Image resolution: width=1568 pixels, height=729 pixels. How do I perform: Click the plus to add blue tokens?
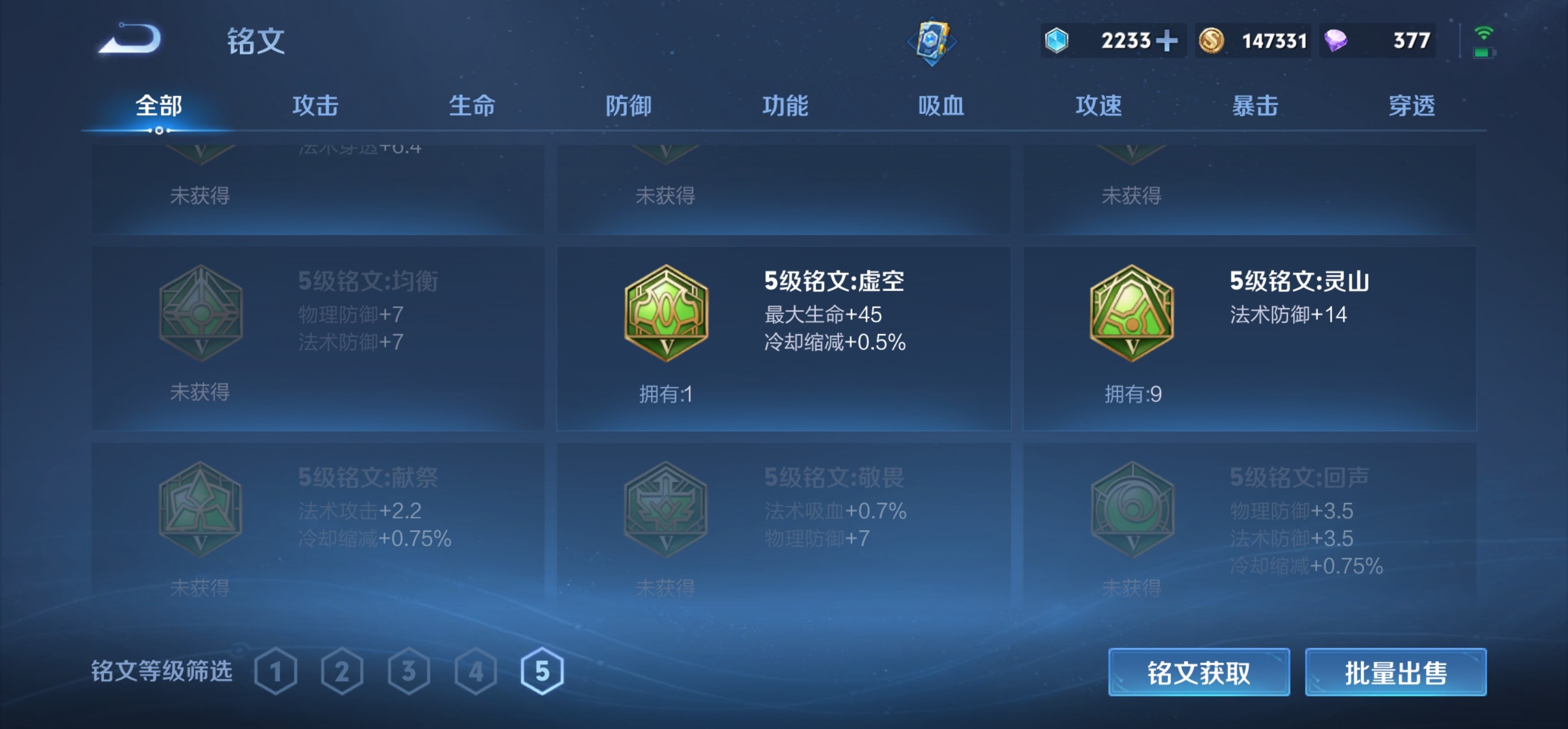point(1168,40)
